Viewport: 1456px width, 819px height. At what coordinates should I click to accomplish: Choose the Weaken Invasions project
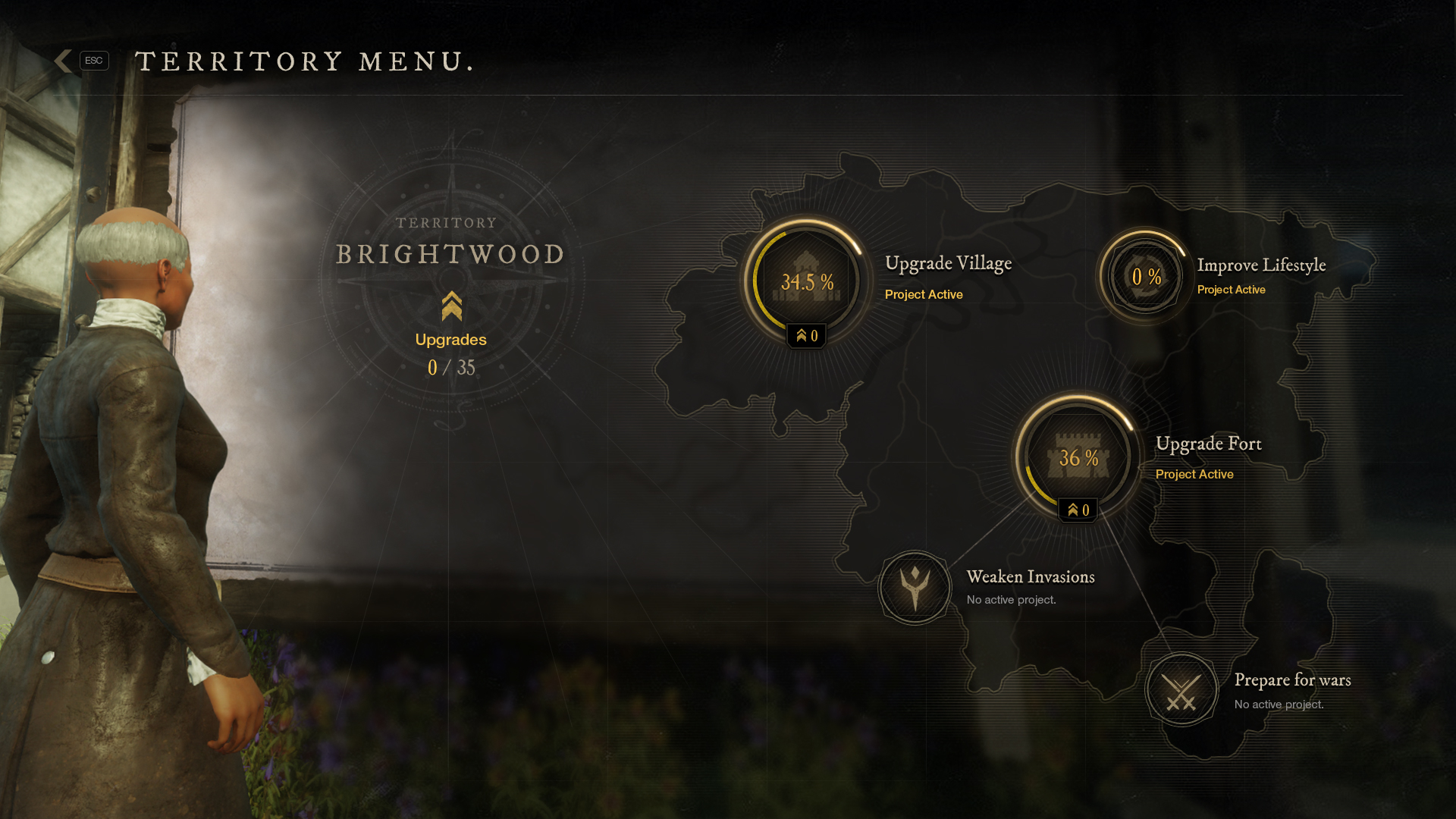tap(915, 588)
